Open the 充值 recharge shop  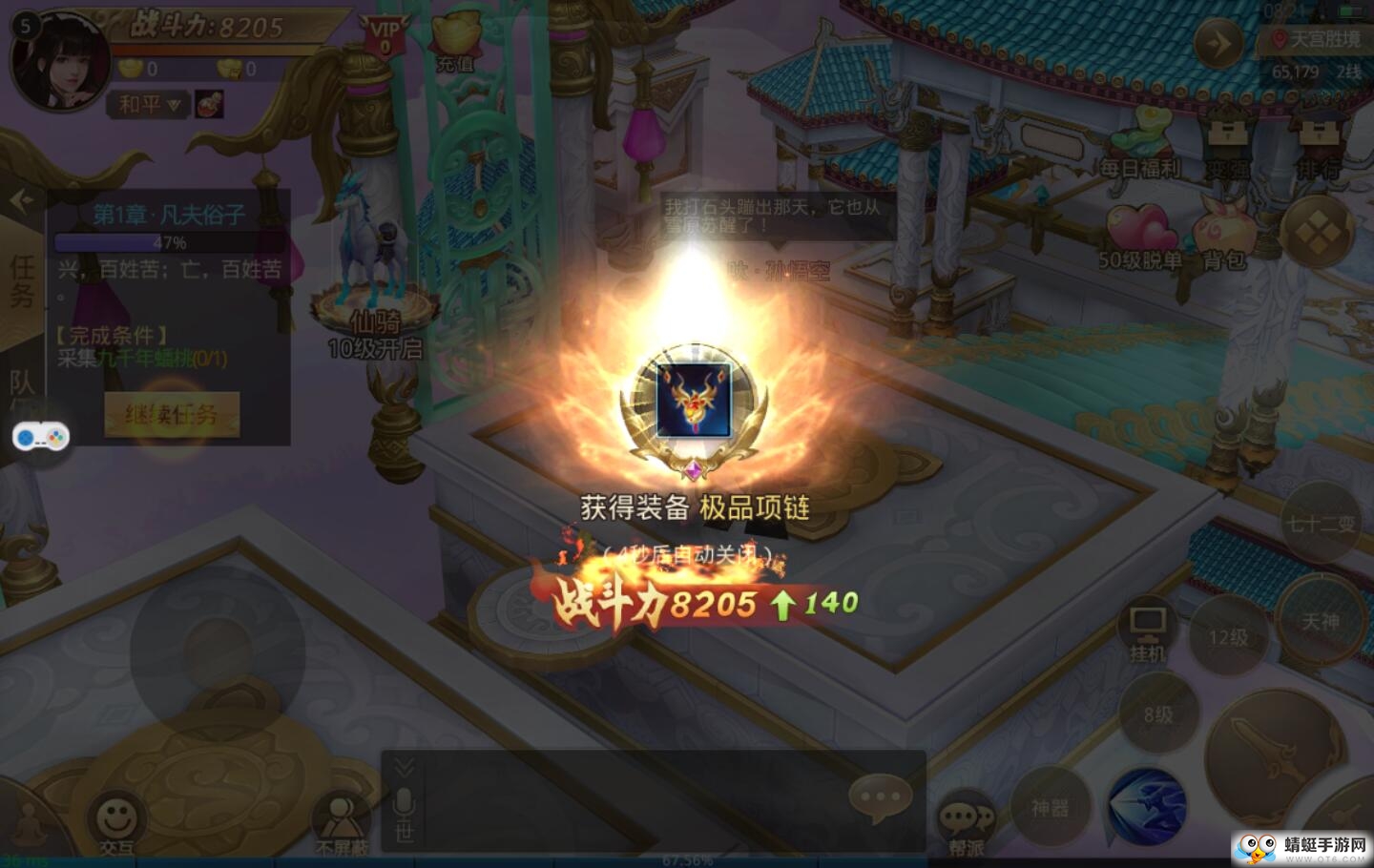click(455, 43)
